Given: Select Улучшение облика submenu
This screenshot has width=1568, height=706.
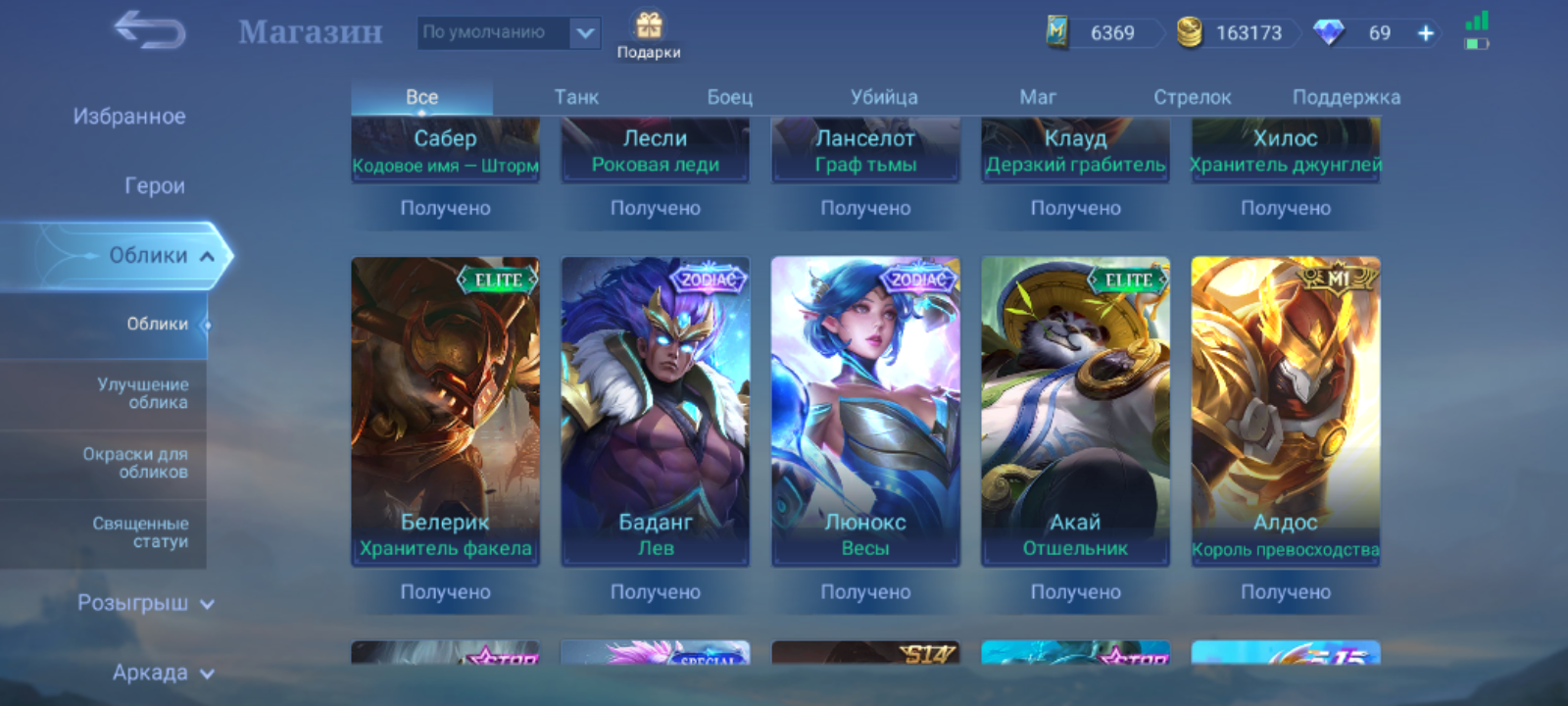Looking at the screenshot, I should tap(143, 393).
